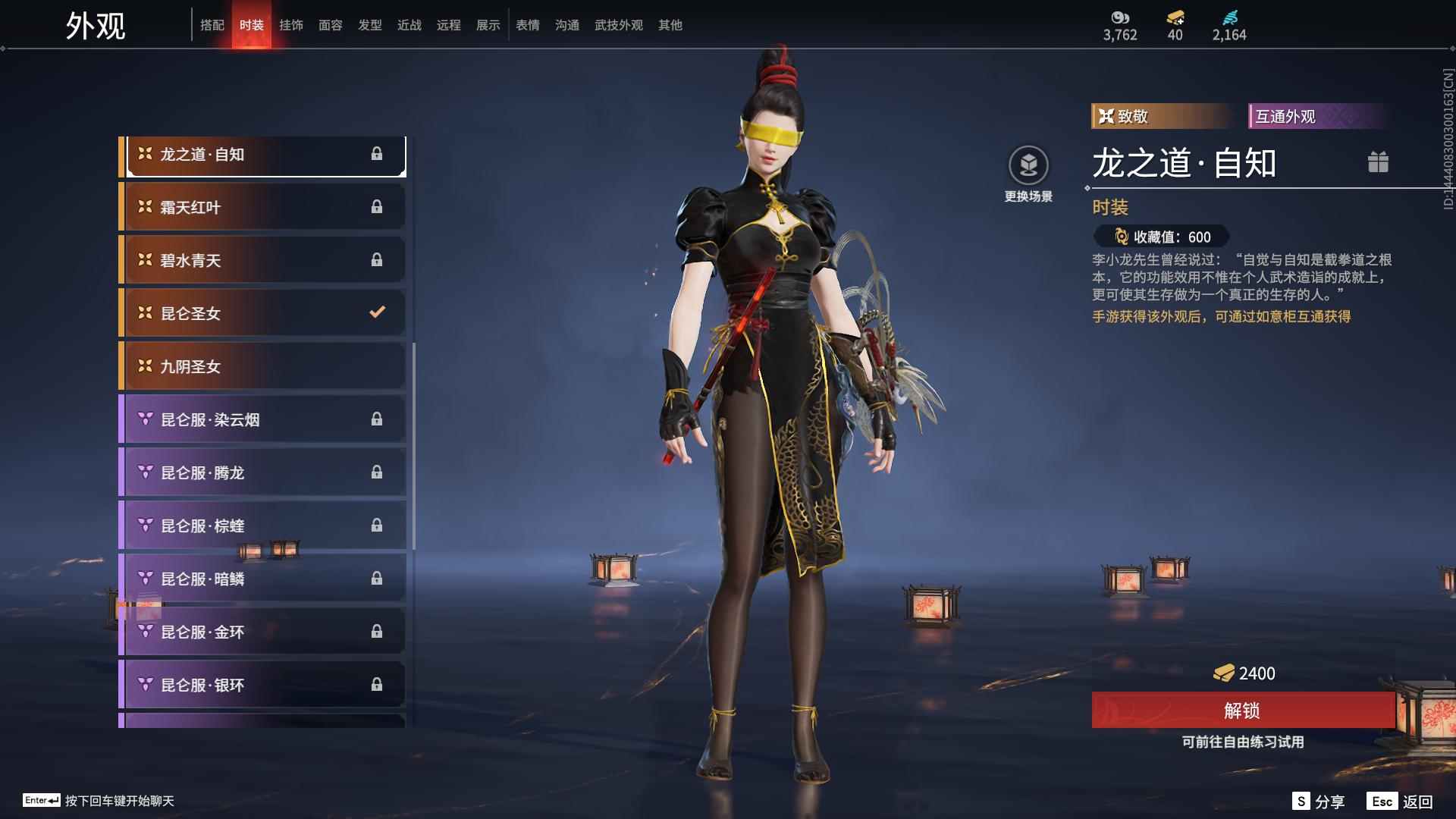Pick the equipped 昆仑圣女 outfit
The width and height of the screenshot is (1456, 819).
(262, 313)
